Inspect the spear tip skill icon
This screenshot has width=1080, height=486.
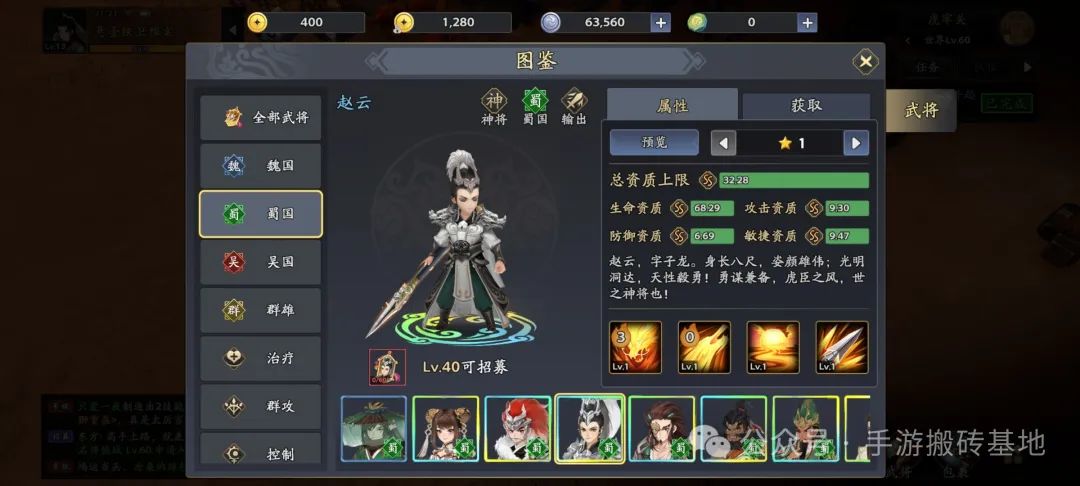click(x=841, y=348)
